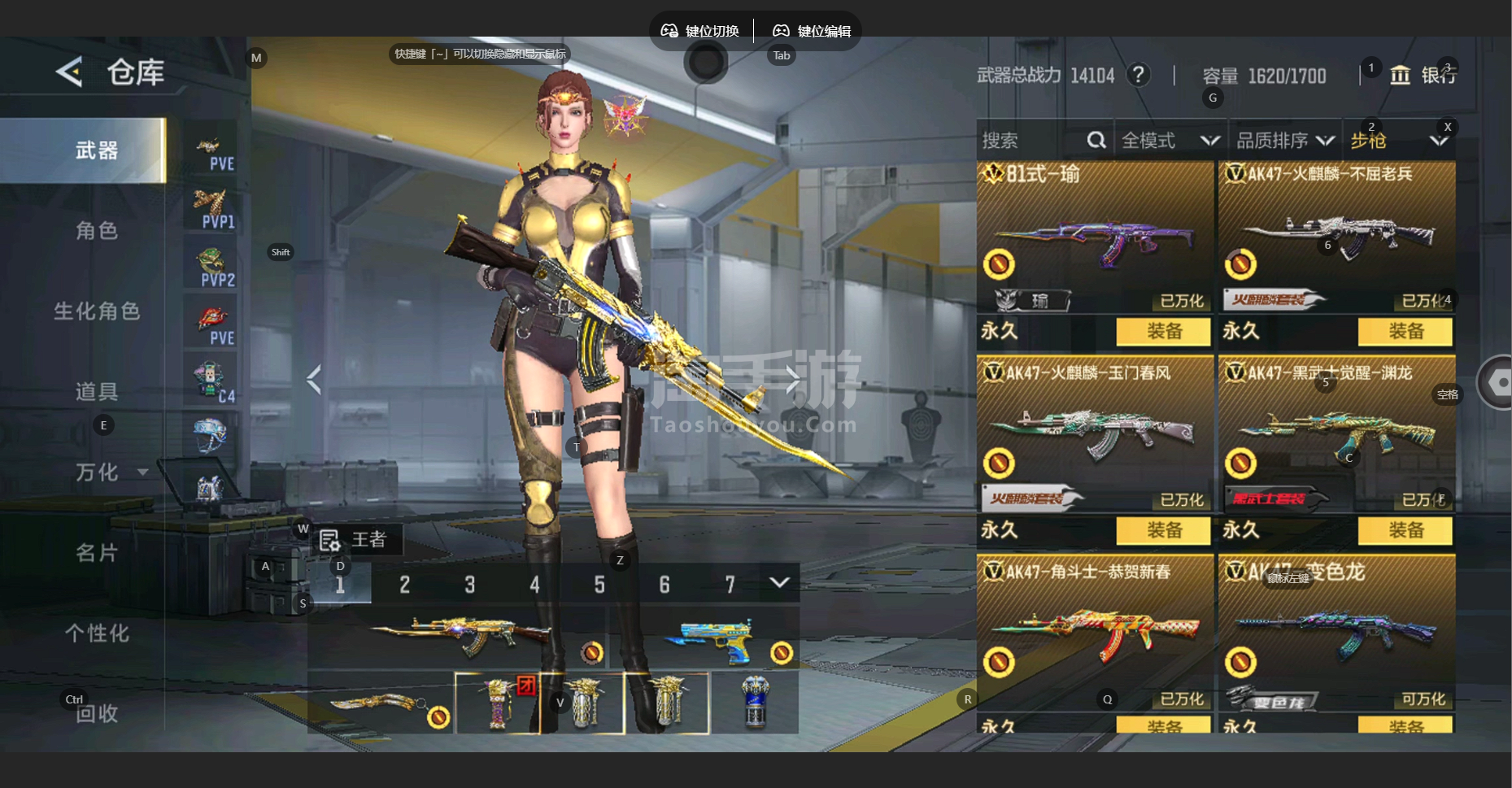The image size is (1512, 788).
Task: Switch to loadout bag 2
Action: pos(404,584)
